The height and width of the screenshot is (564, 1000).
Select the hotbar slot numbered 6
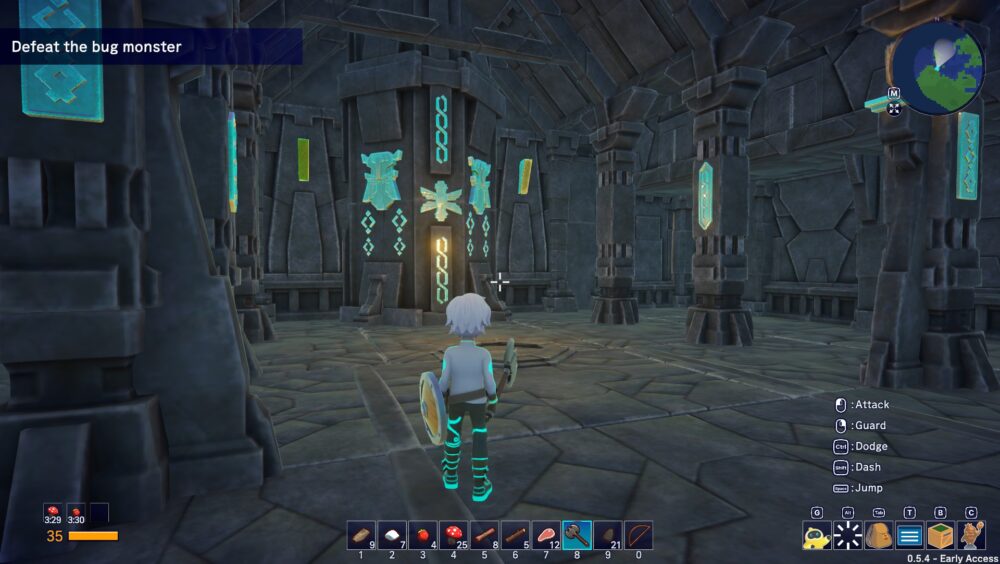(x=515, y=535)
